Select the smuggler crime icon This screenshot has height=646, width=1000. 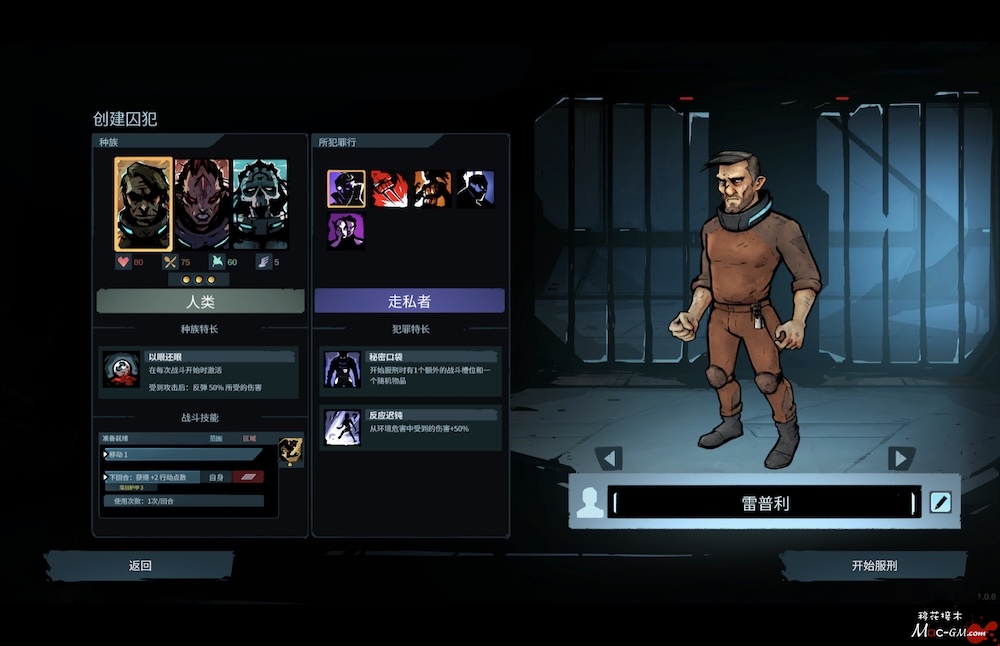point(346,188)
